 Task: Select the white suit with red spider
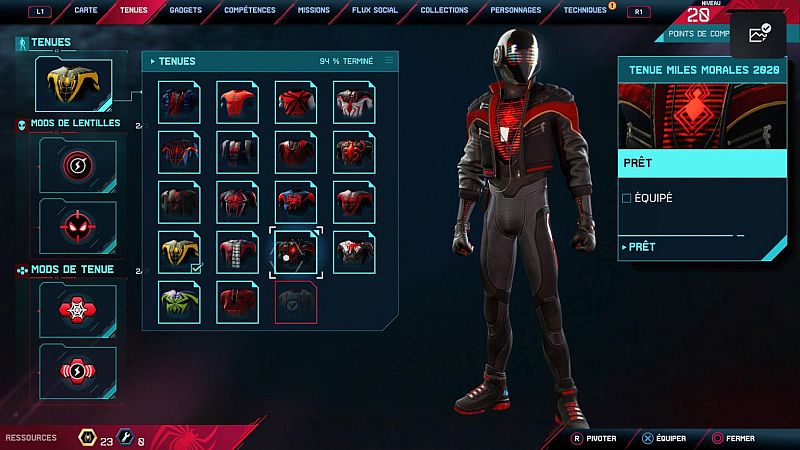pyautogui.click(x=353, y=102)
